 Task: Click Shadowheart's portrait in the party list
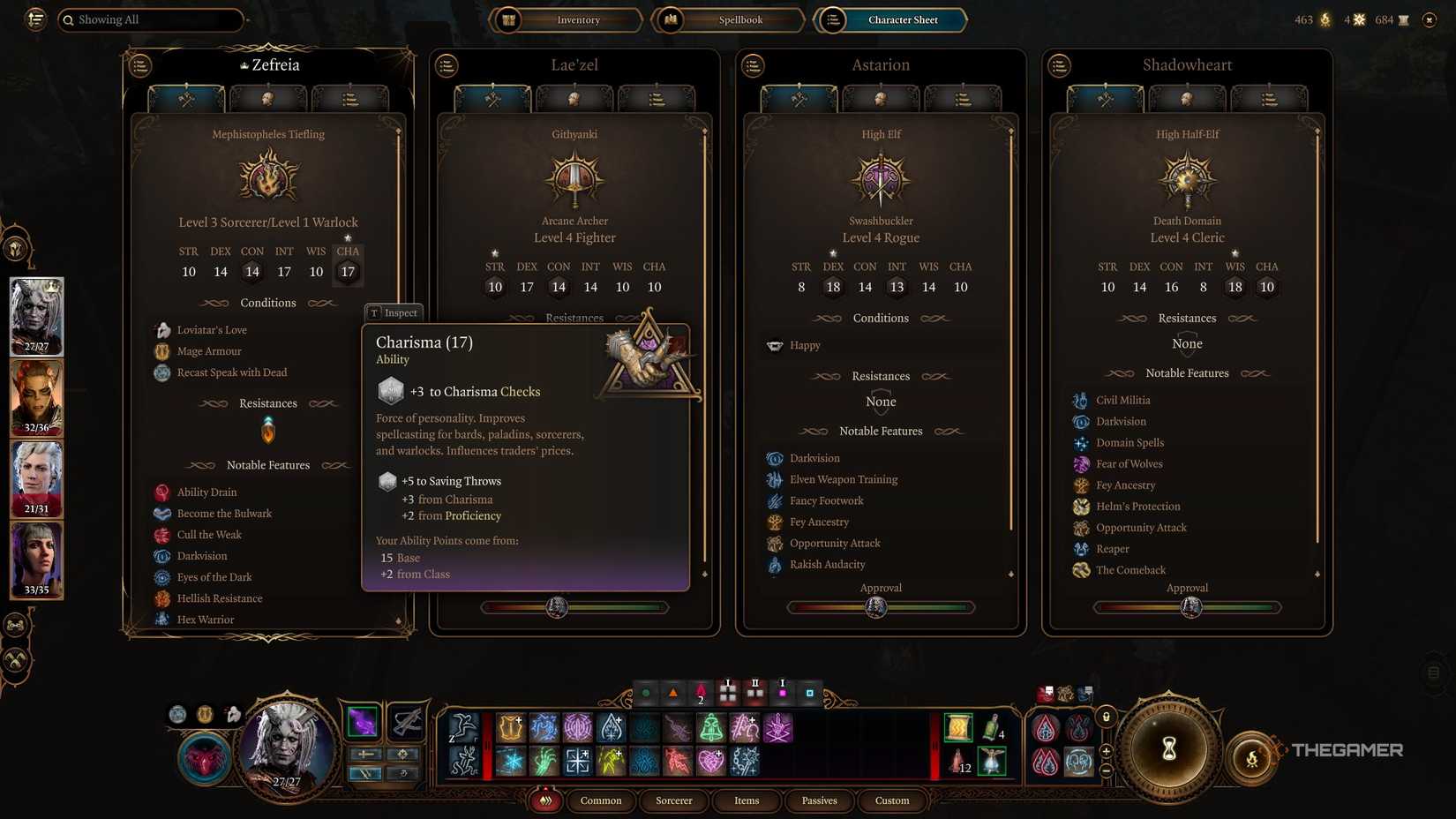36,560
